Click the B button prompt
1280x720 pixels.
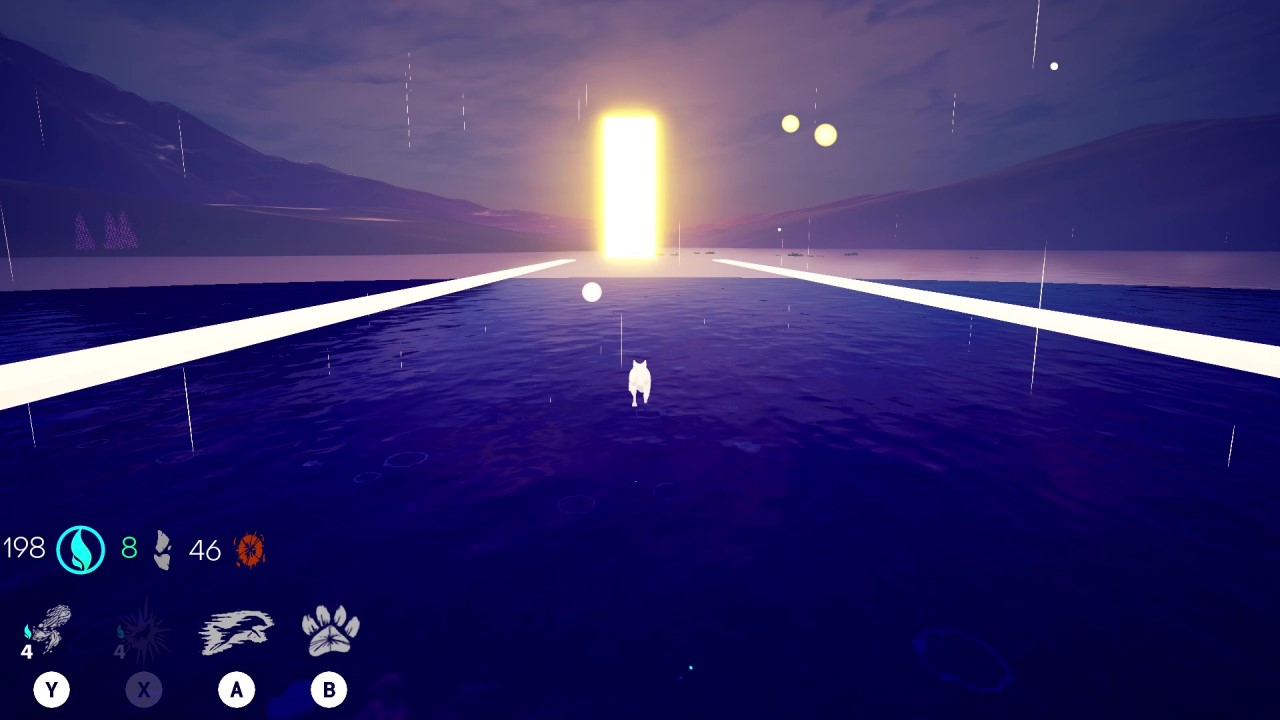[329, 689]
